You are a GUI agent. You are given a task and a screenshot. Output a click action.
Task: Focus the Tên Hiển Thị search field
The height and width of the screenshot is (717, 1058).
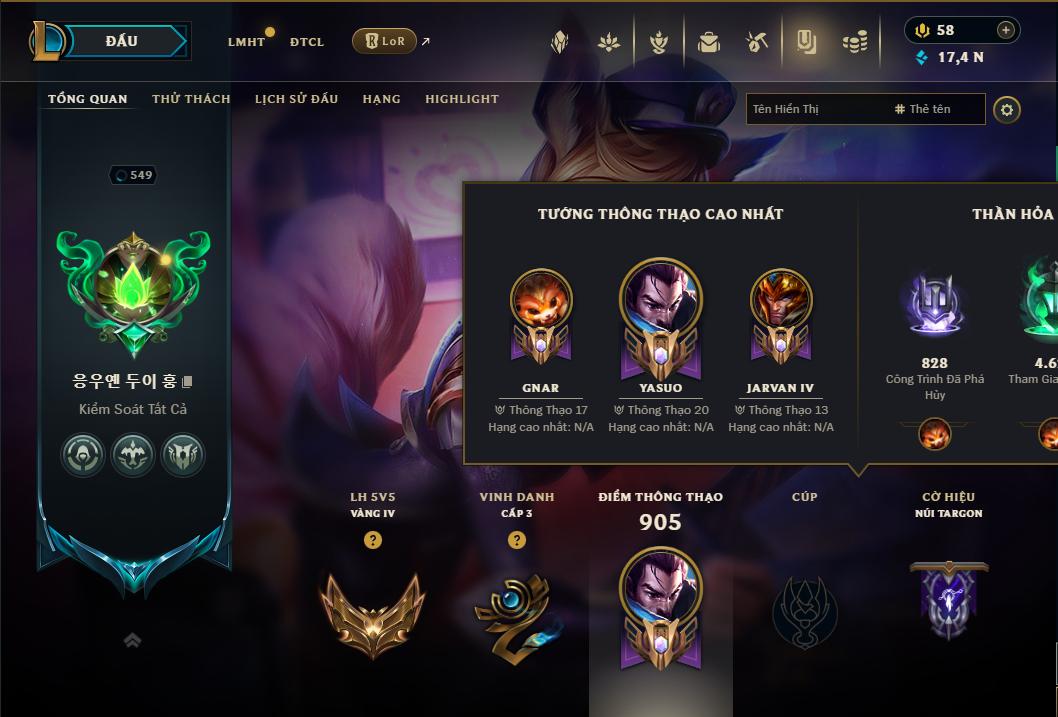coord(815,109)
